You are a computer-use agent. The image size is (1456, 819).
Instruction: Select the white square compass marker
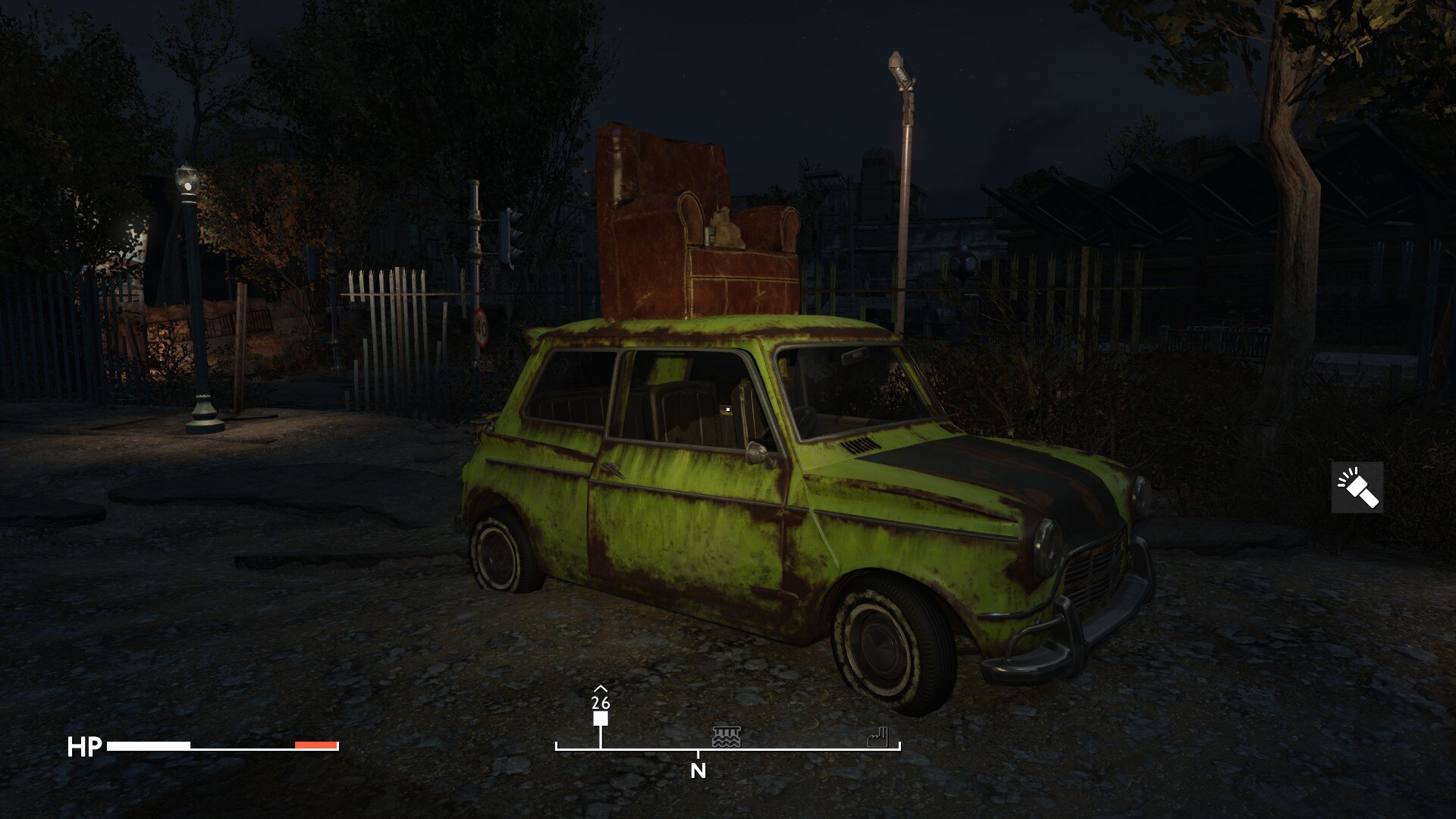point(601,719)
